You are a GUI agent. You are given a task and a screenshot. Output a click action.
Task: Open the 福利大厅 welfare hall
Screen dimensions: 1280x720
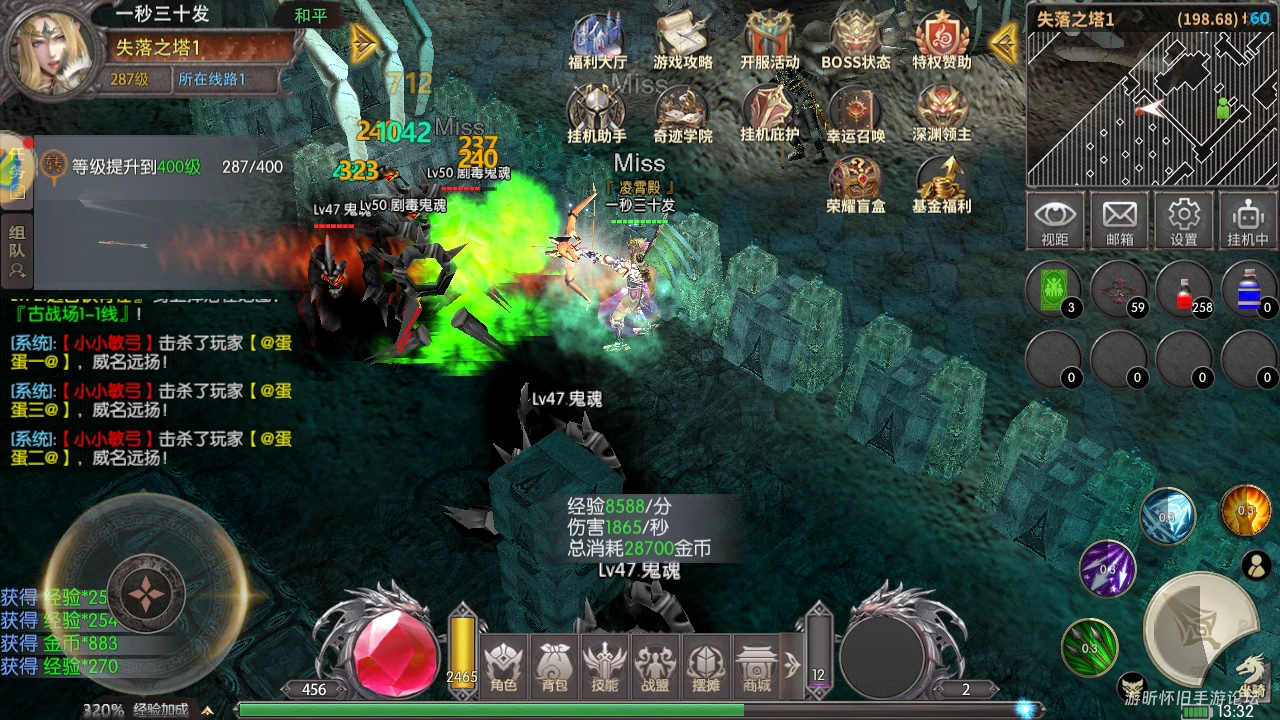597,42
